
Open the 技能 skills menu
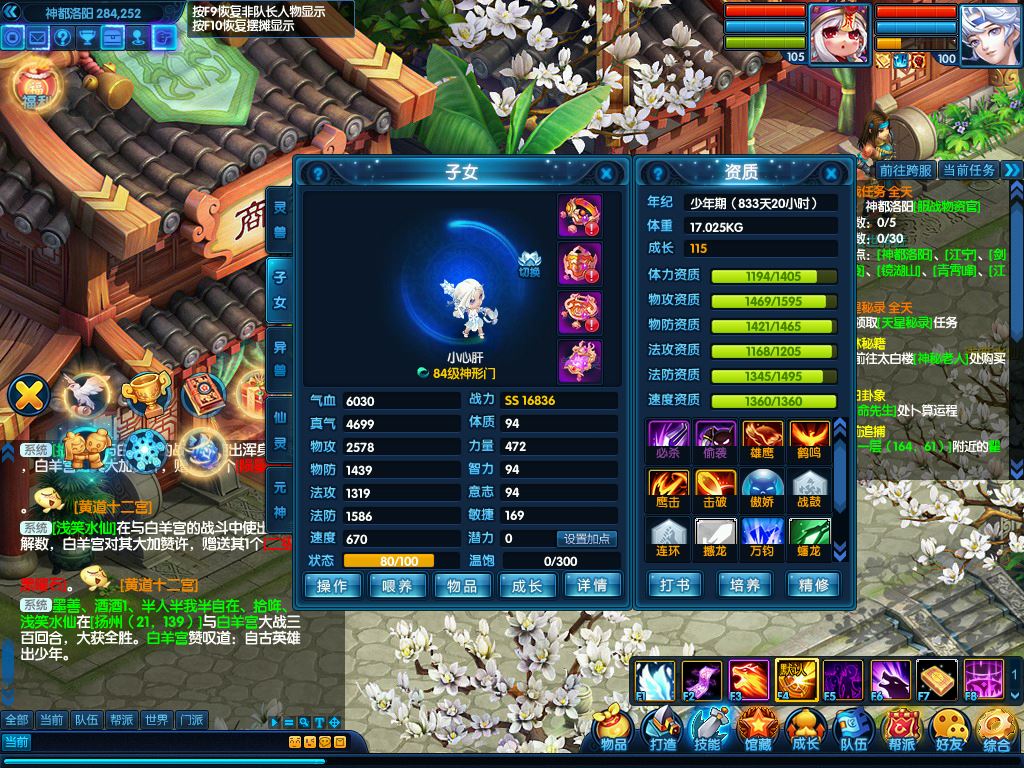coord(708,730)
